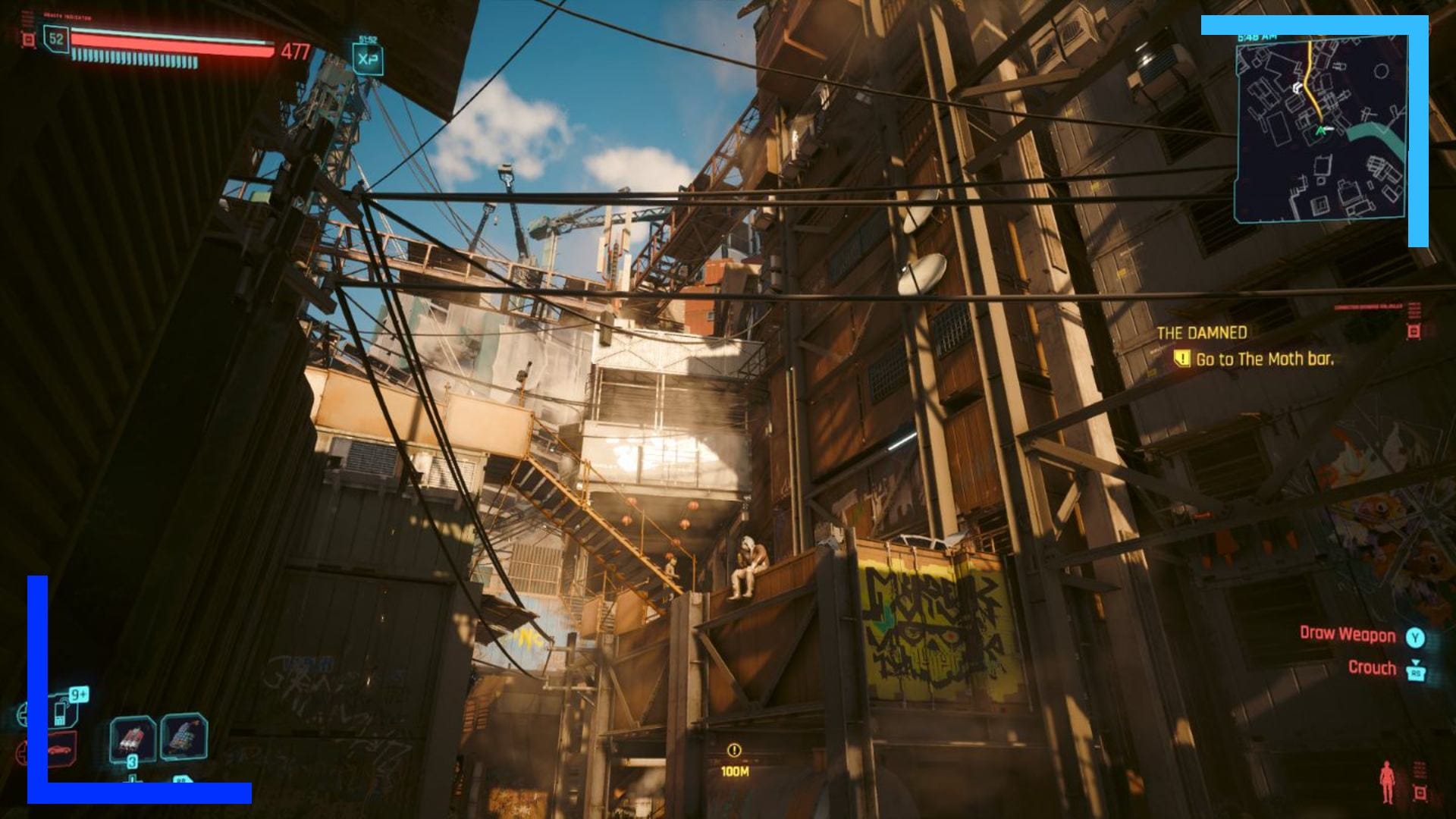1456x819 pixels.
Task: Click the level 52 badge
Action: 55,39
